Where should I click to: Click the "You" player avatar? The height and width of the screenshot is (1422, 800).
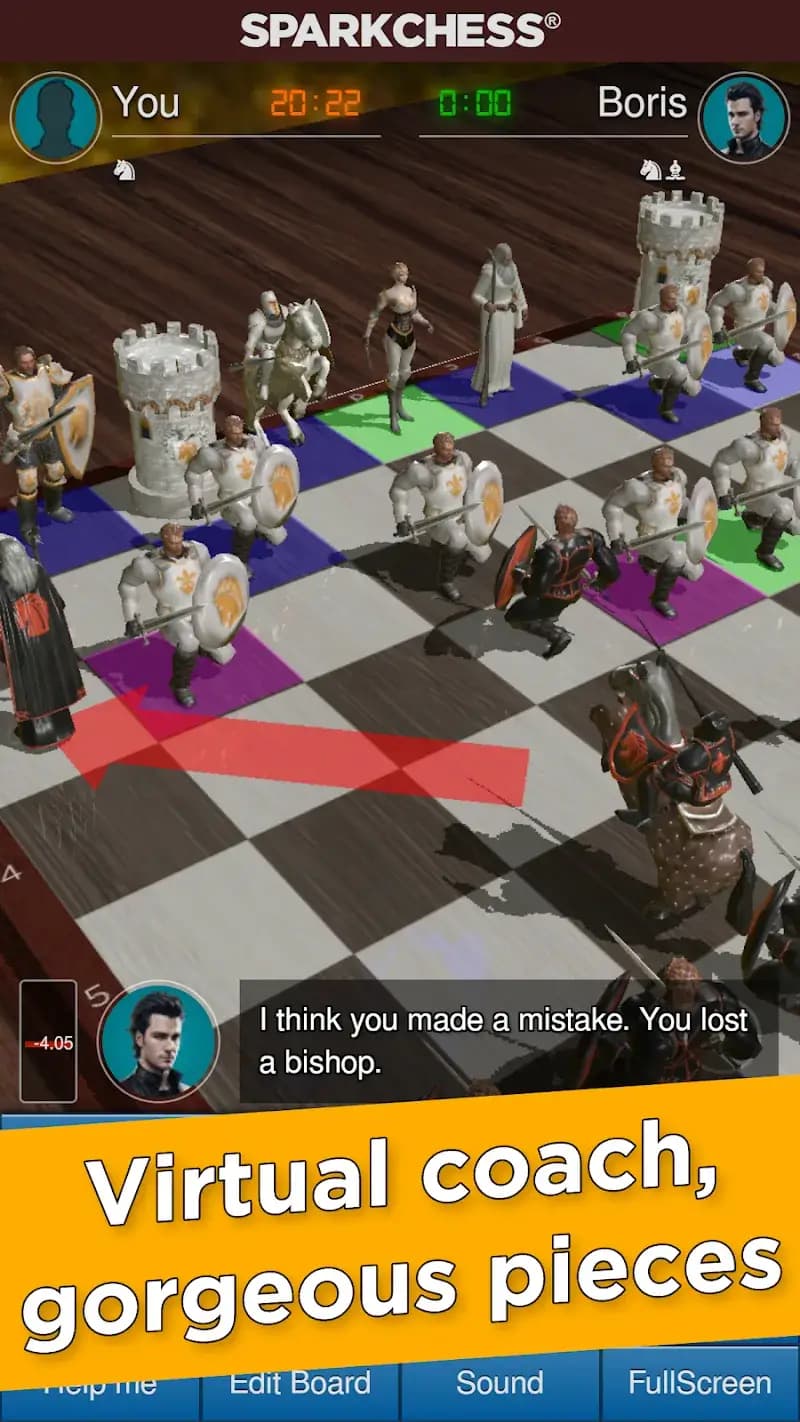coord(55,117)
